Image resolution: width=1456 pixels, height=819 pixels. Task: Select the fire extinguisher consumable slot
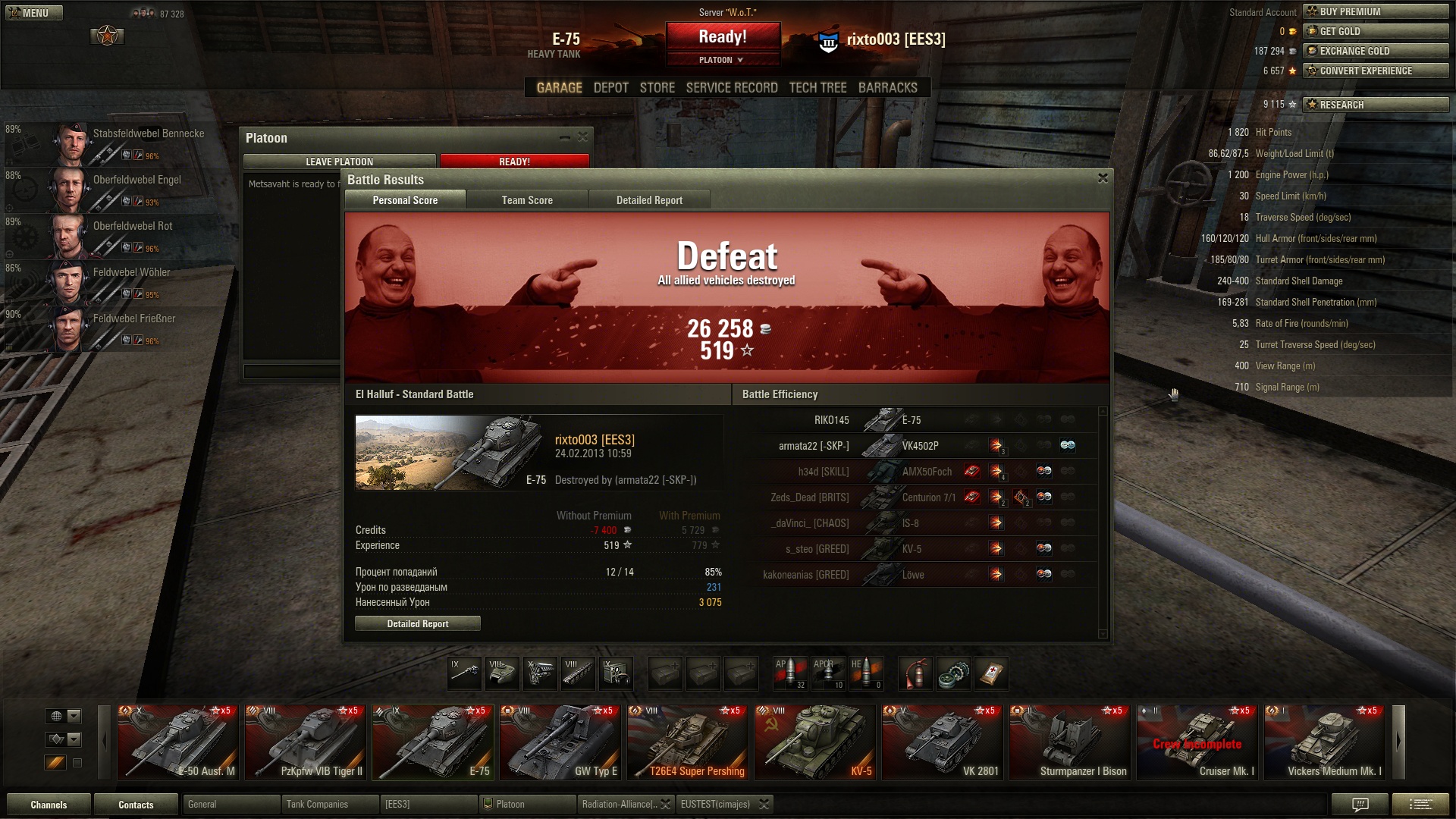click(915, 673)
